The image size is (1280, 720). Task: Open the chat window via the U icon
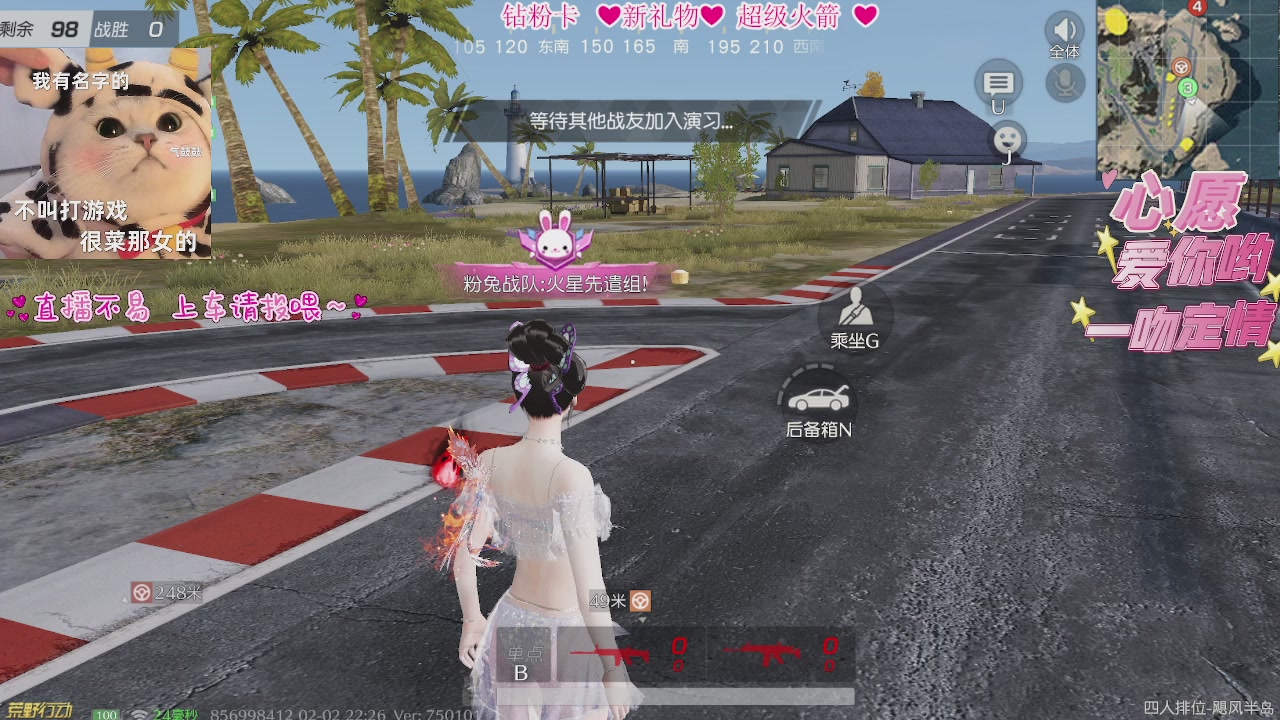point(998,82)
